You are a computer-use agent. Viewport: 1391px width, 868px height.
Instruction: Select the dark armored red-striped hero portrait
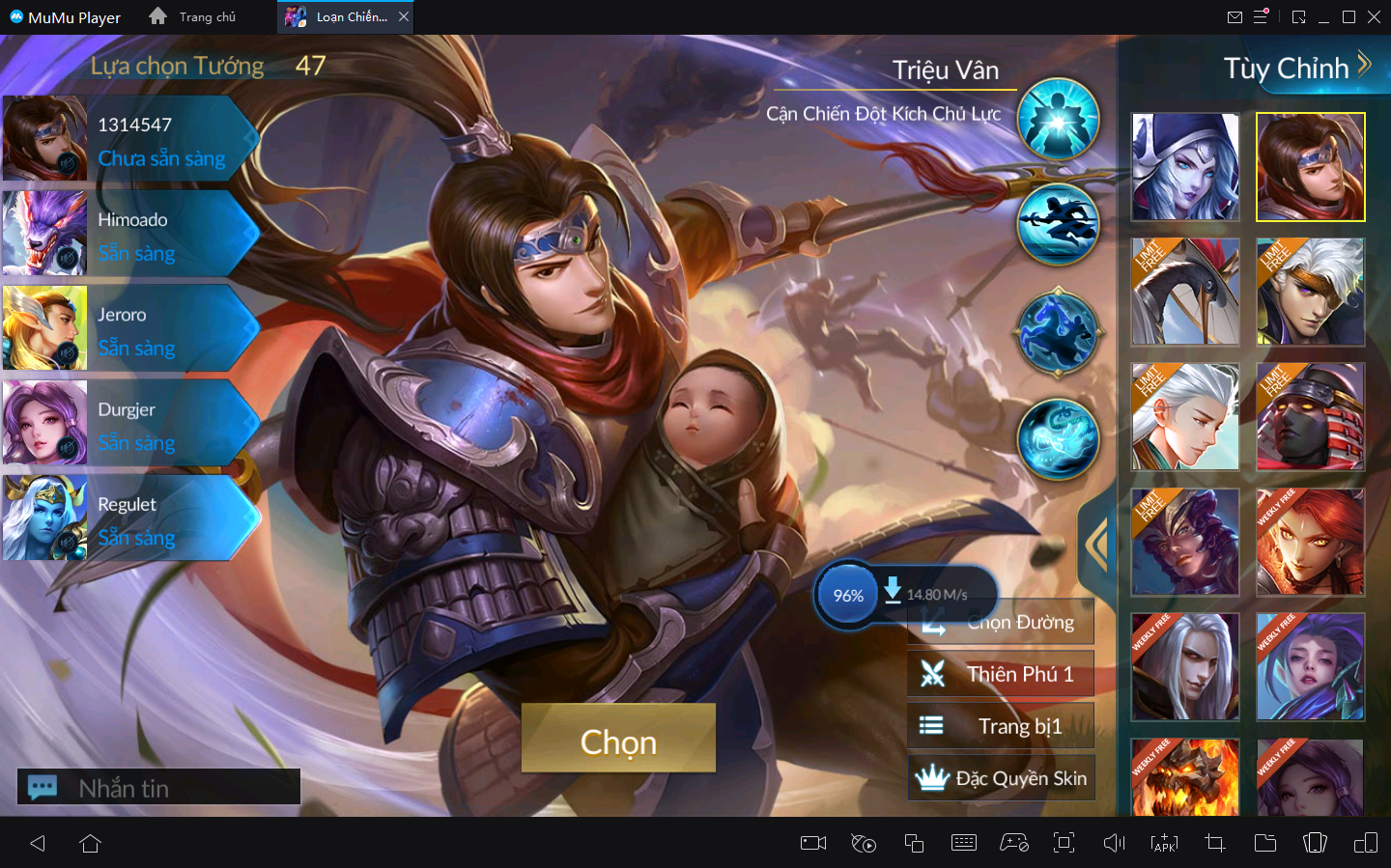click(1310, 416)
